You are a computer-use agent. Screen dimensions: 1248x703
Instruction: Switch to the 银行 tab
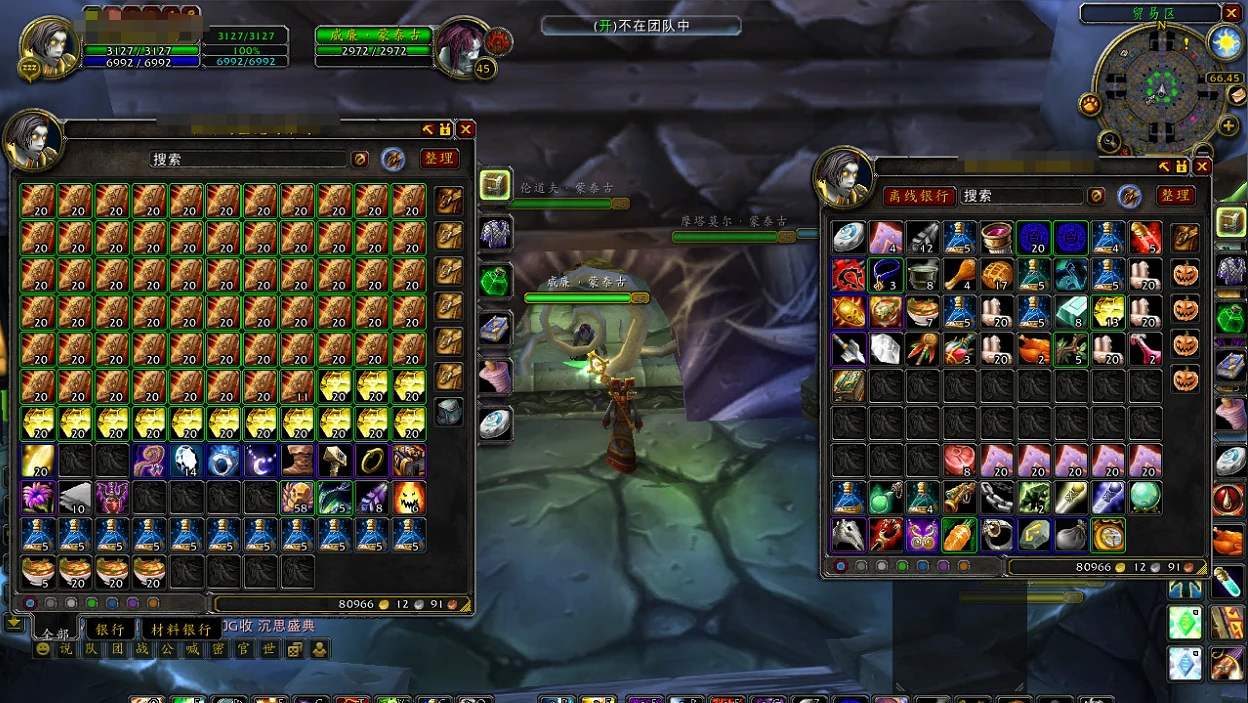[110, 629]
